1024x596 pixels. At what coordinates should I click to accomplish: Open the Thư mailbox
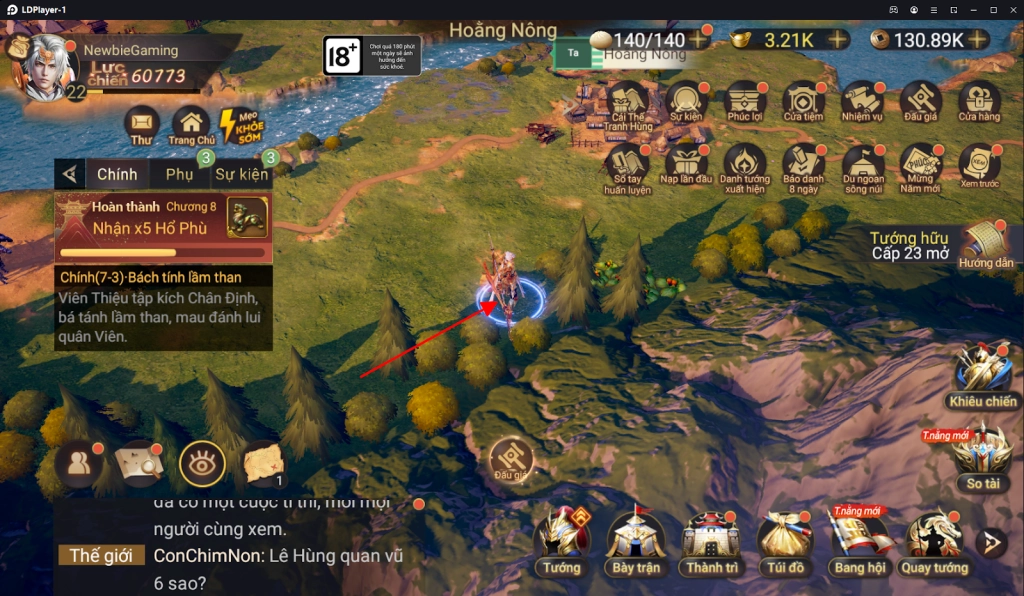pos(141,125)
